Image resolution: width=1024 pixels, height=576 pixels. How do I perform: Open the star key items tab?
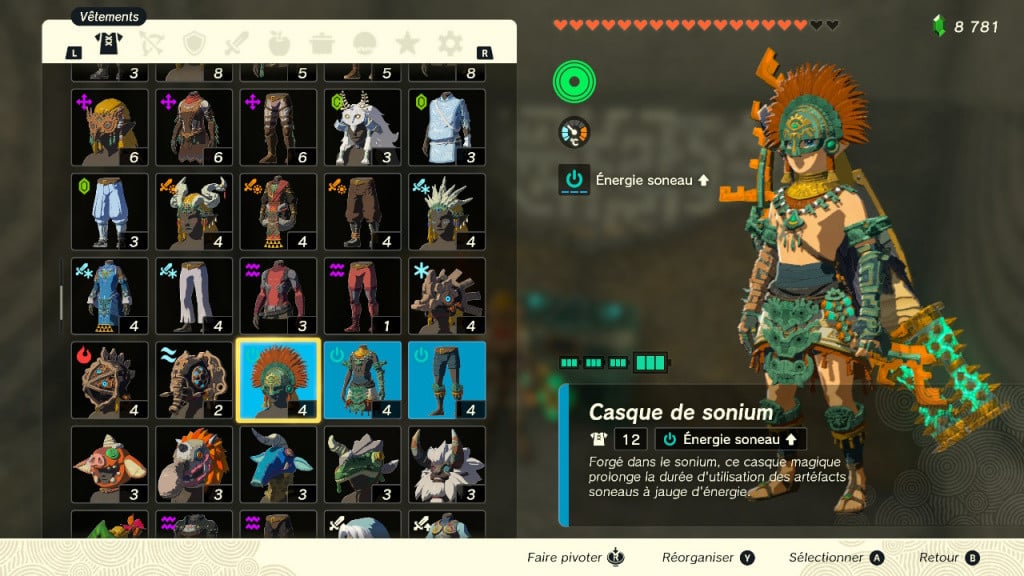[407, 43]
